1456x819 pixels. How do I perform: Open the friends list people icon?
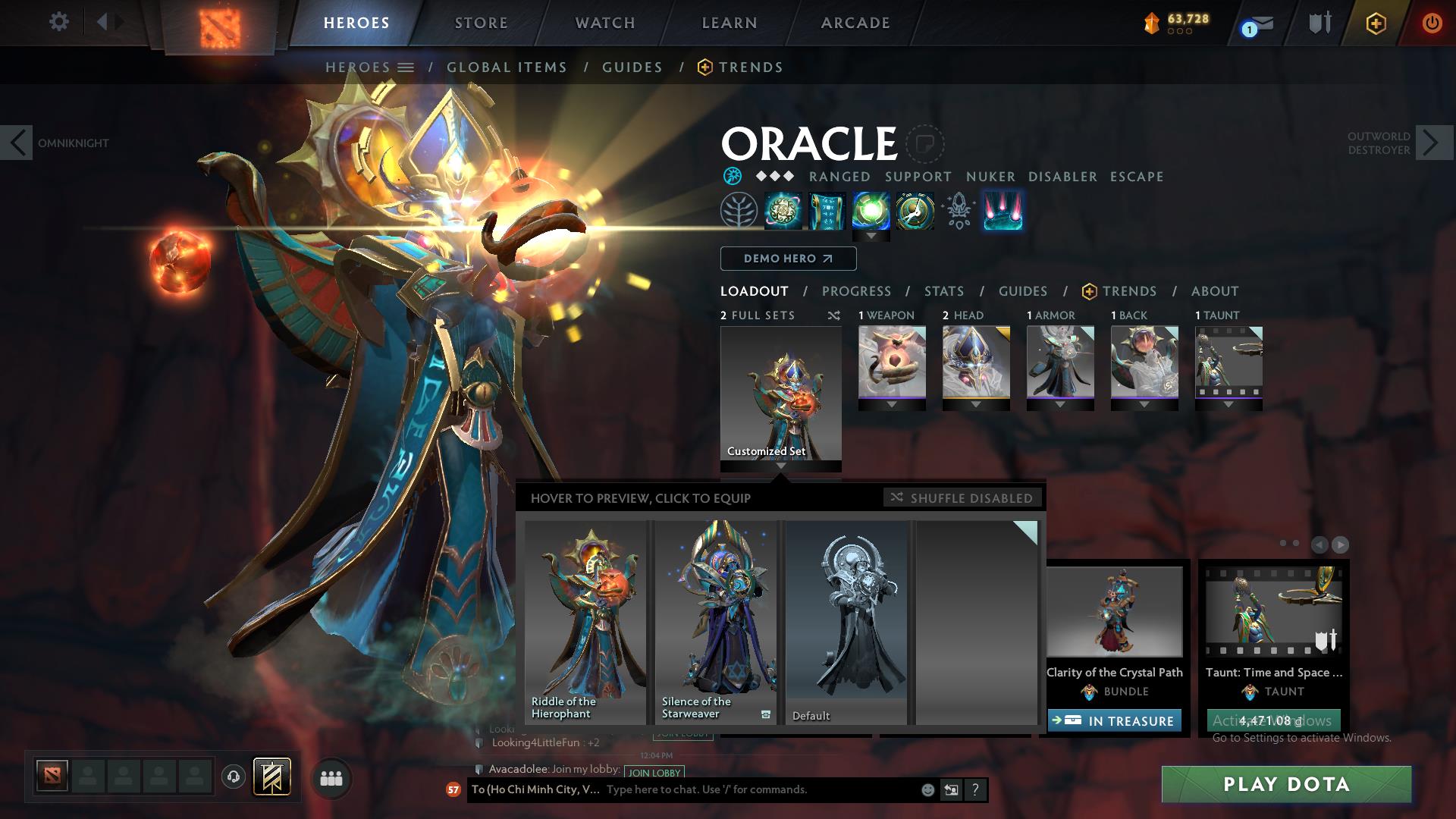330,777
